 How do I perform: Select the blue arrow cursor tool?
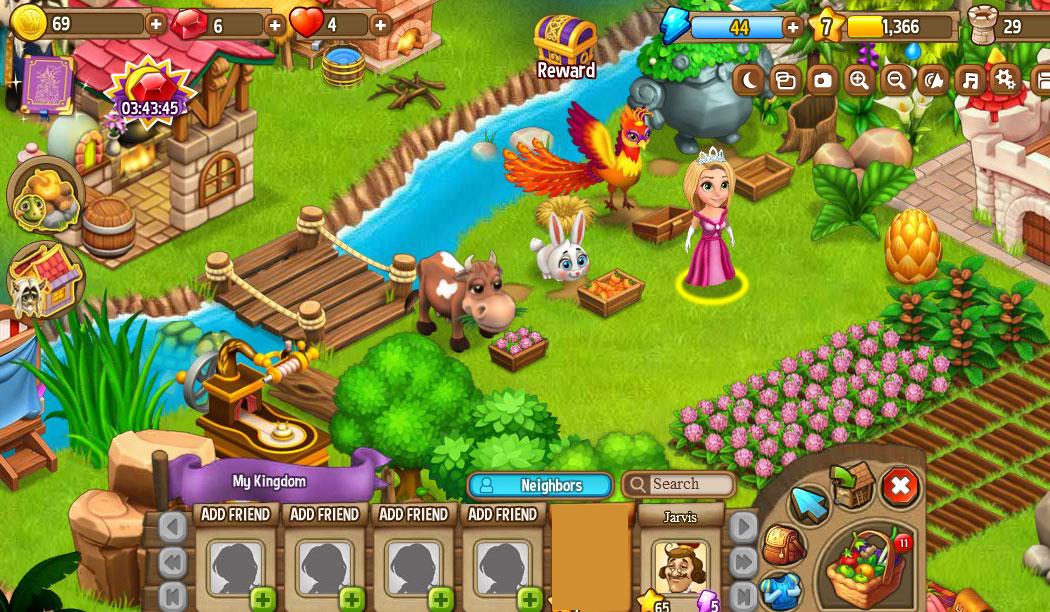810,503
